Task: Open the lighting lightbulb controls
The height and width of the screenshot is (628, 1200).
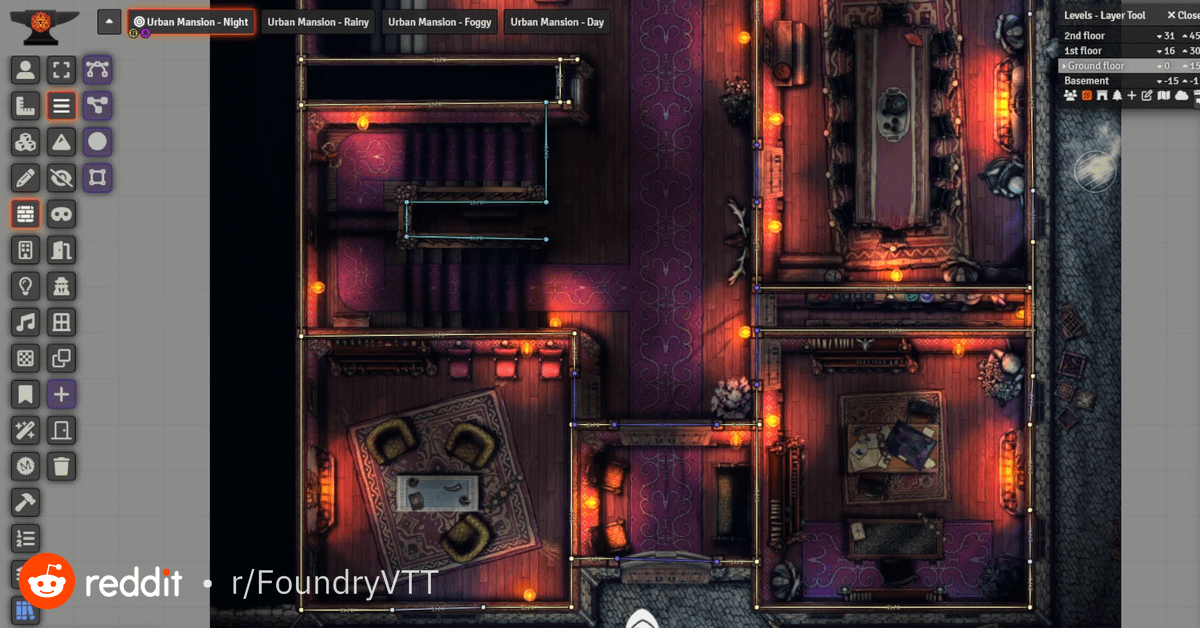Action: tap(25, 286)
